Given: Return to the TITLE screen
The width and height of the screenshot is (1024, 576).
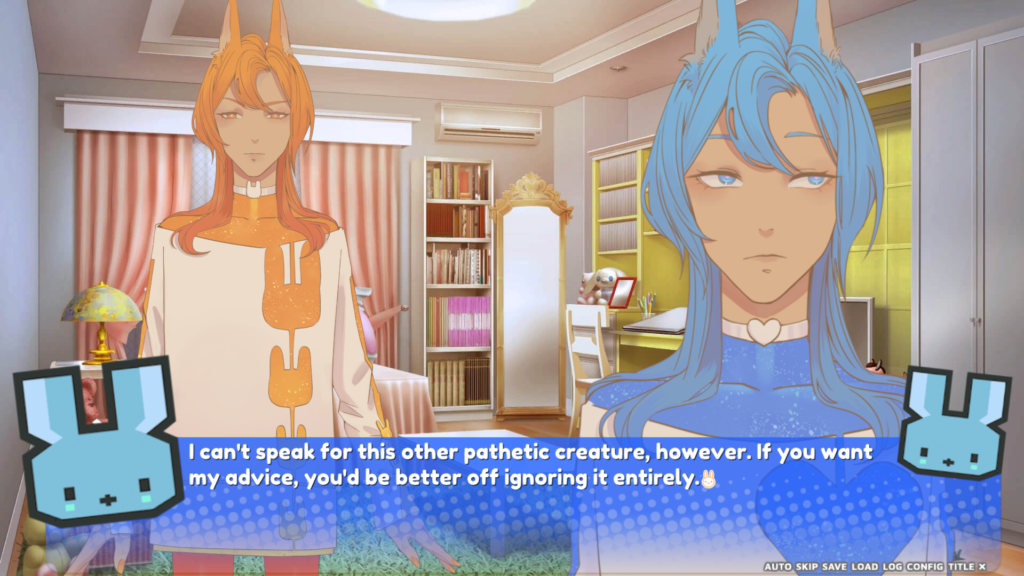Looking at the screenshot, I should tap(961, 566).
